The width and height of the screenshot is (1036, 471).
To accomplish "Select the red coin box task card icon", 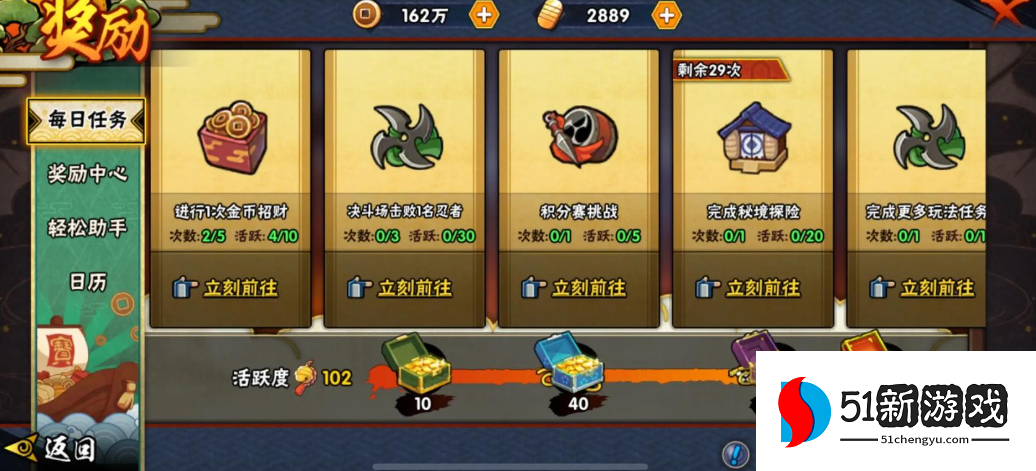I will point(232,133).
